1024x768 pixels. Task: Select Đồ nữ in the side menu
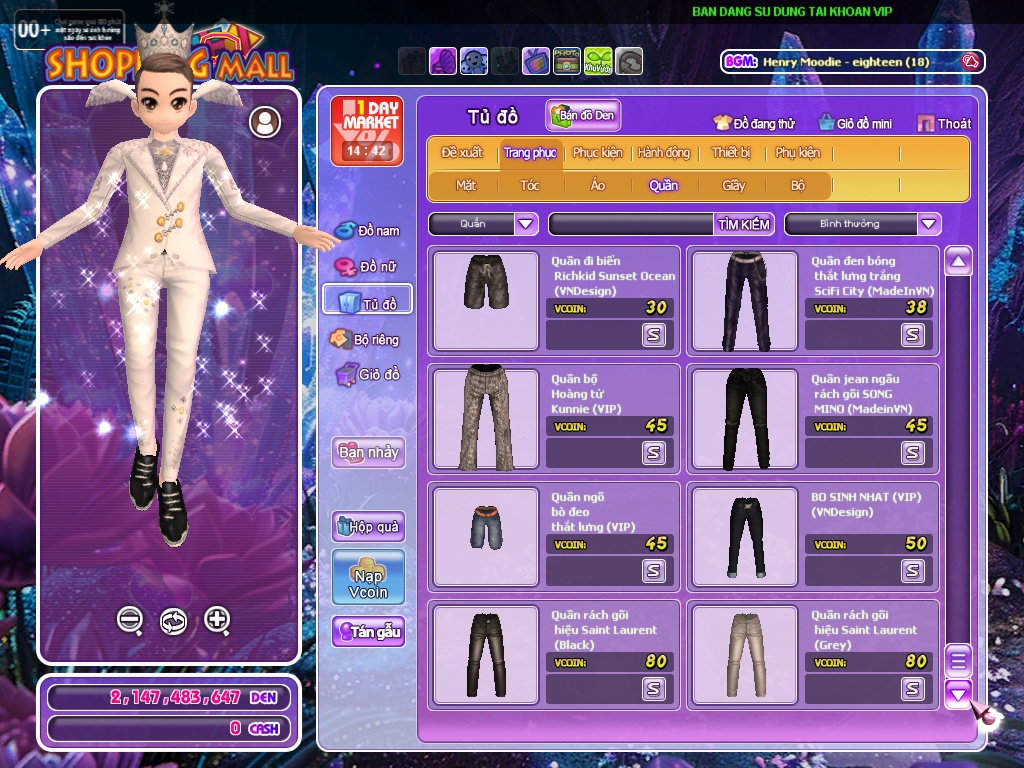point(368,267)
